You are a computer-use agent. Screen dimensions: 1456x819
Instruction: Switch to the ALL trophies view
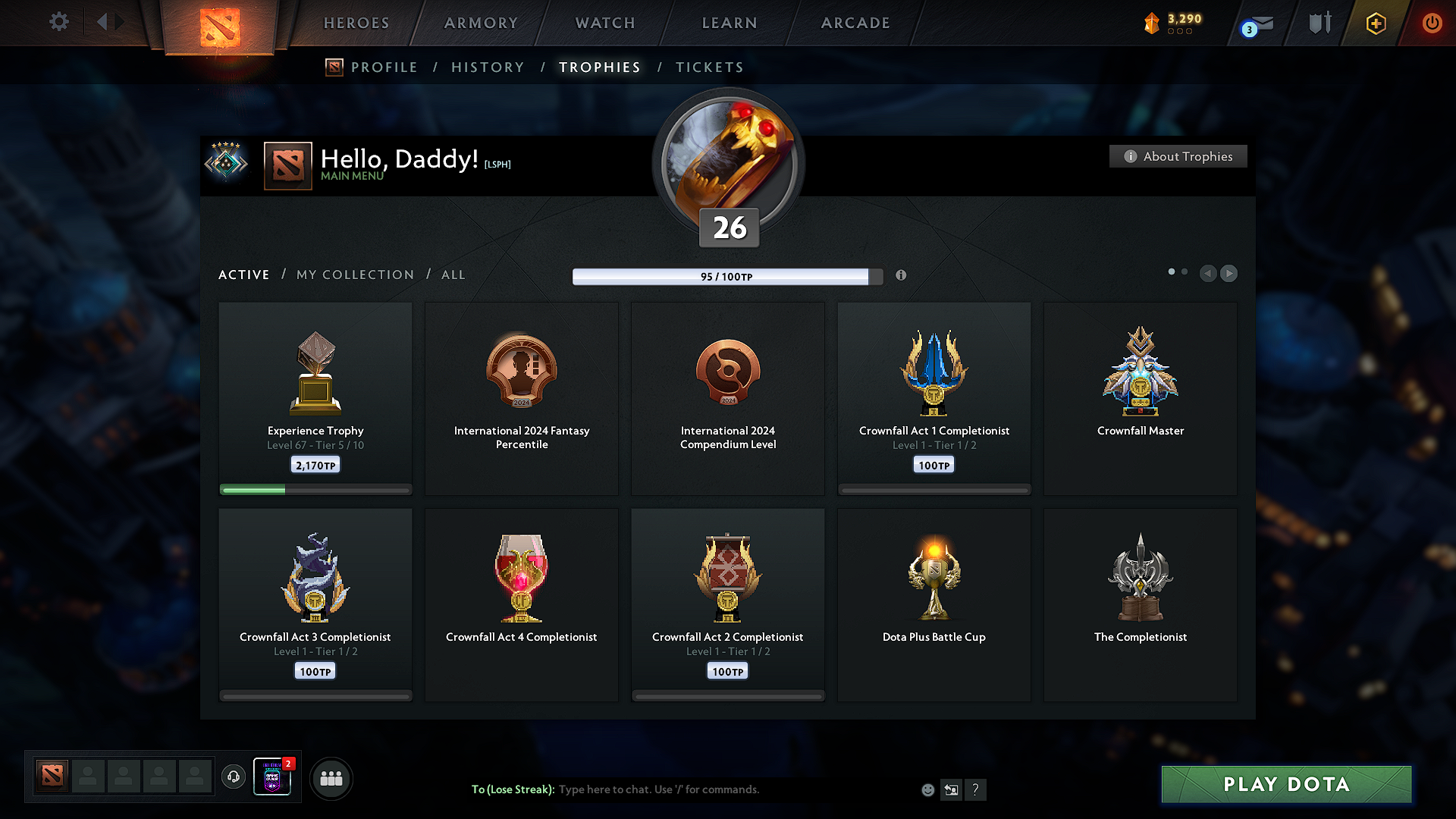coord(453,275)
